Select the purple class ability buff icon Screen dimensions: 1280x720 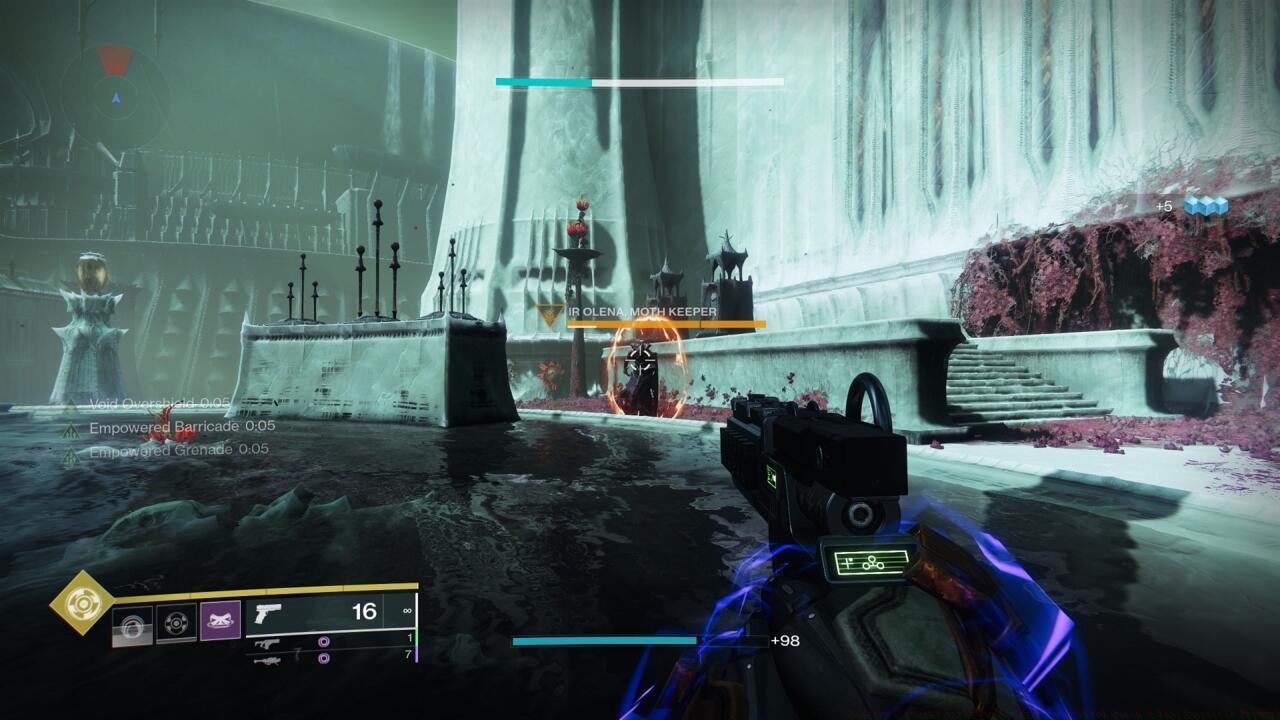click(220, 617)
